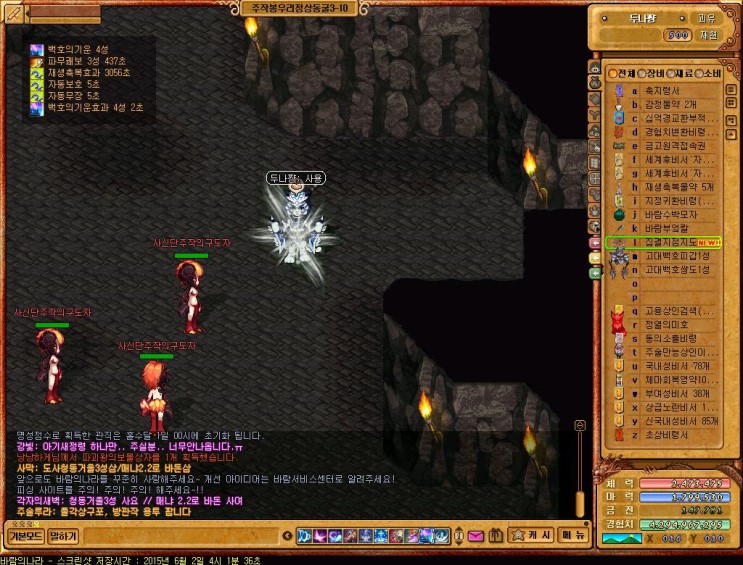Click the 말하기 chat button
This screenshot has width=743, height=565.
[x=63, y=536]
